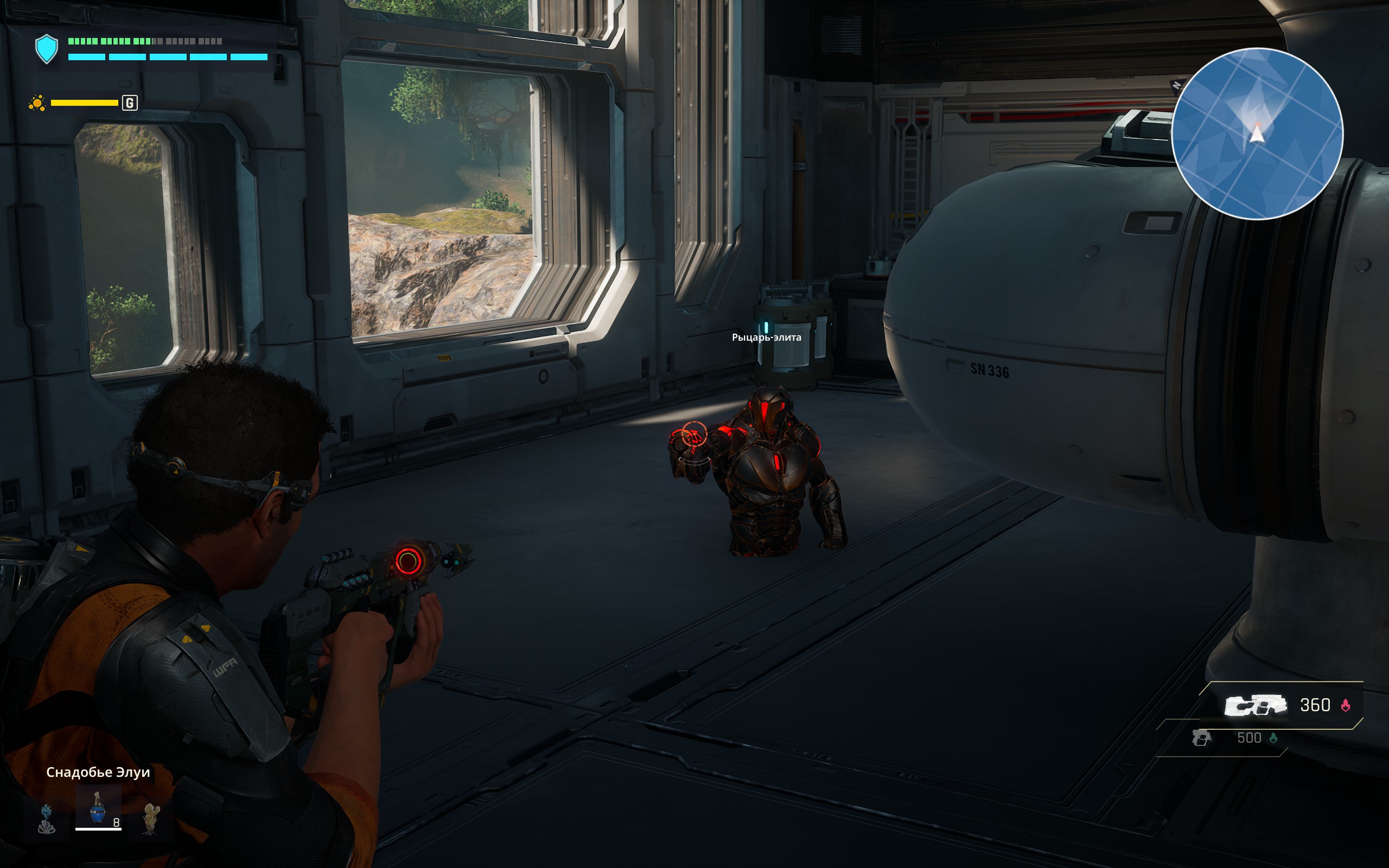Open the circular minimap

1257,134
